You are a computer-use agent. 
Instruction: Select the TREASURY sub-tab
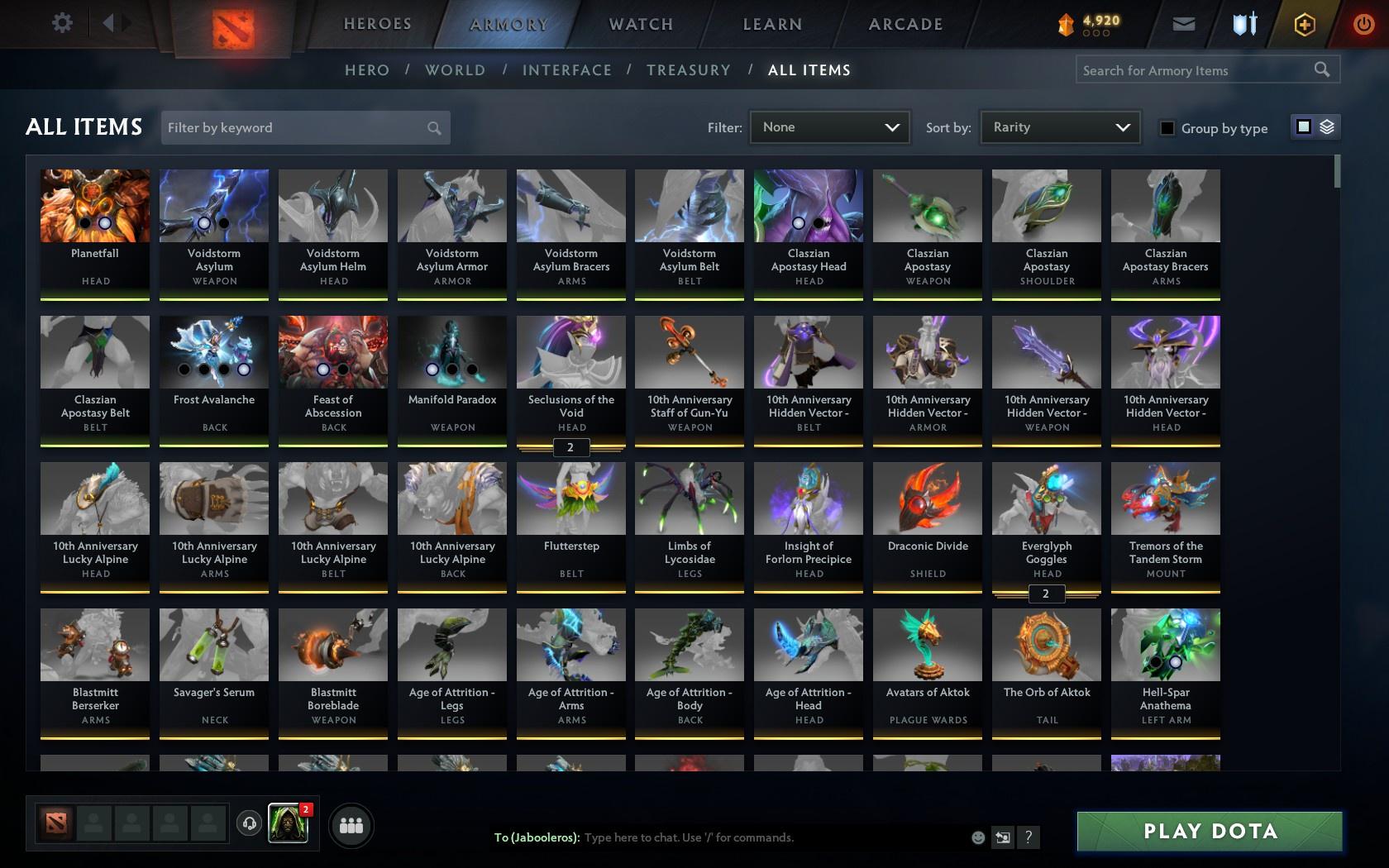[x=689, y=70]
